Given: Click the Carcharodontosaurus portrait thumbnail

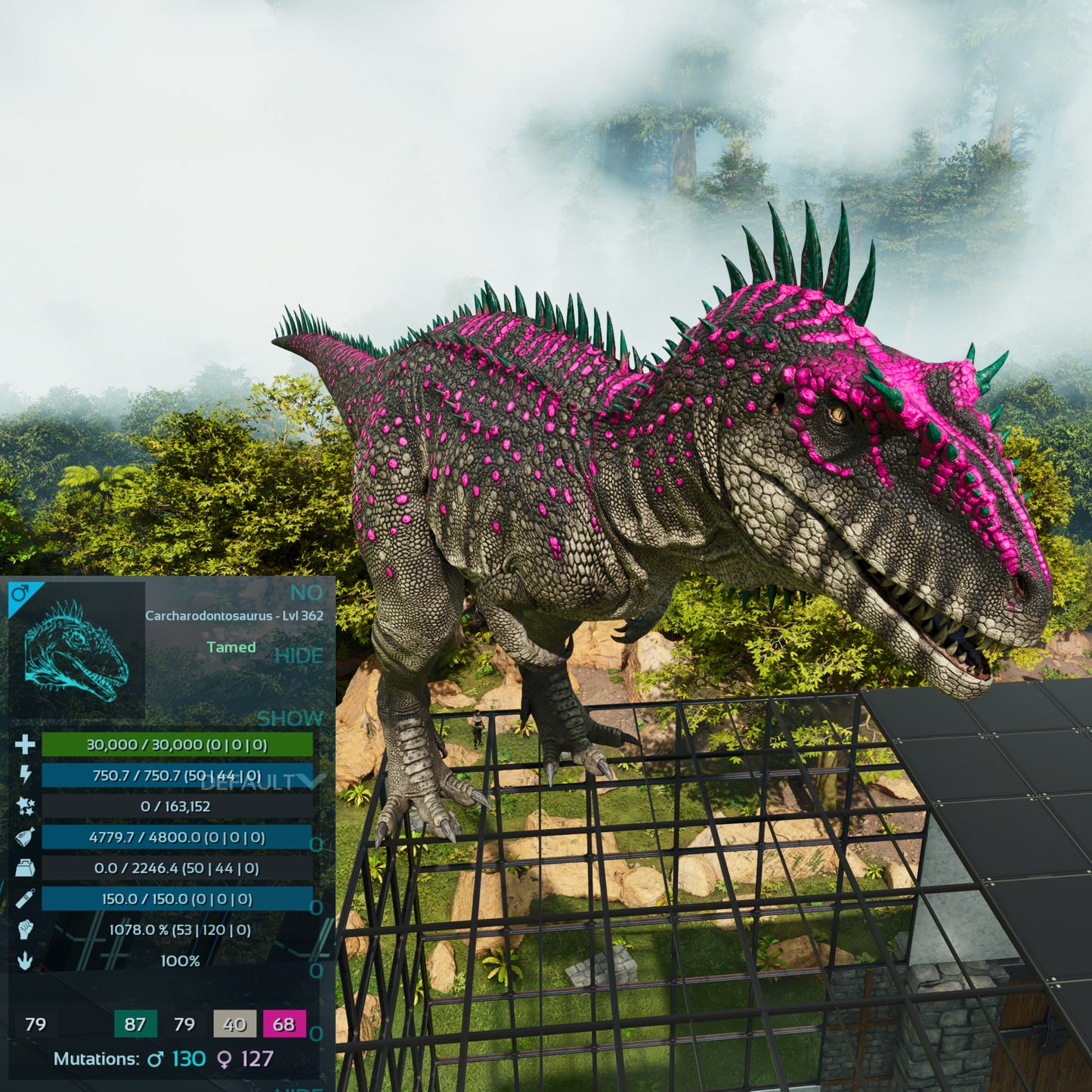Looking at the screenshot, I should [76, 650].
